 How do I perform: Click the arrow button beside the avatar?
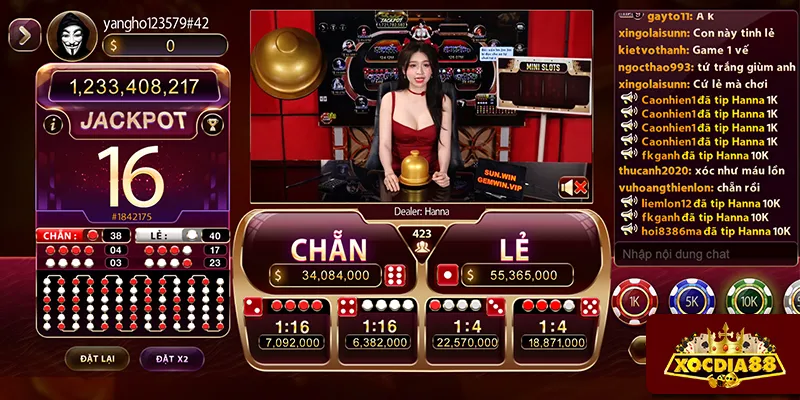tap(24, 36)
